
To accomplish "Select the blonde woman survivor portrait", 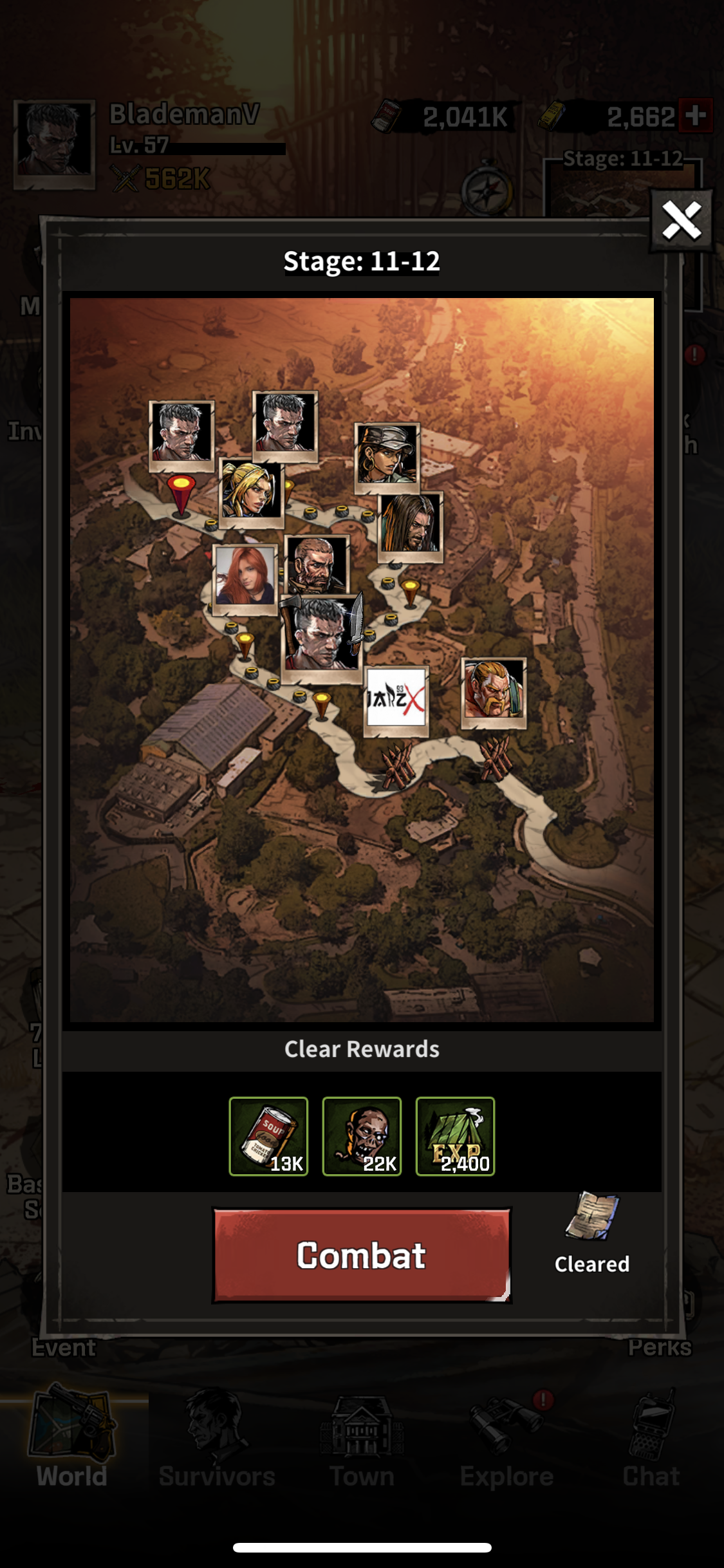I will coord(251,490).
